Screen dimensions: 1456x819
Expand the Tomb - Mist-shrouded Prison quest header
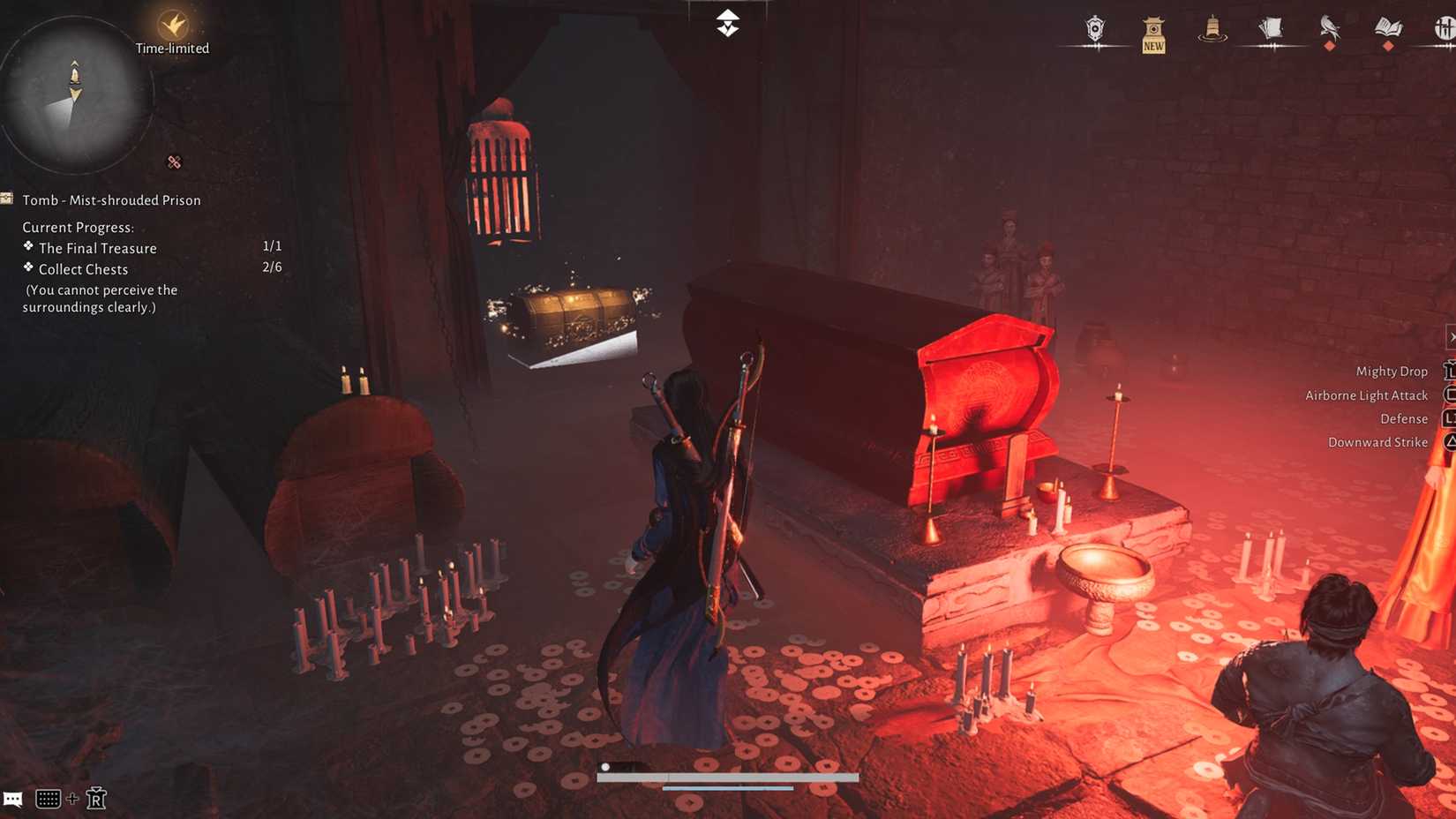113,200
